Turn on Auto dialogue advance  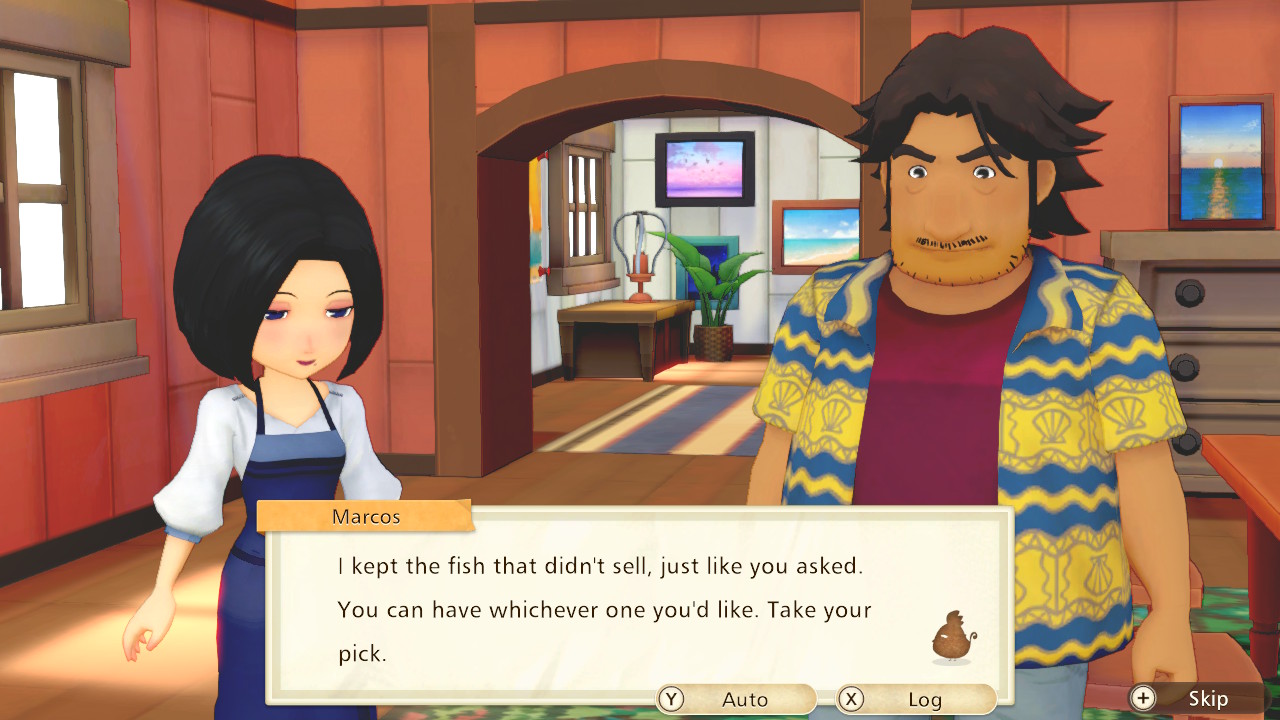(x=736, y=699)
